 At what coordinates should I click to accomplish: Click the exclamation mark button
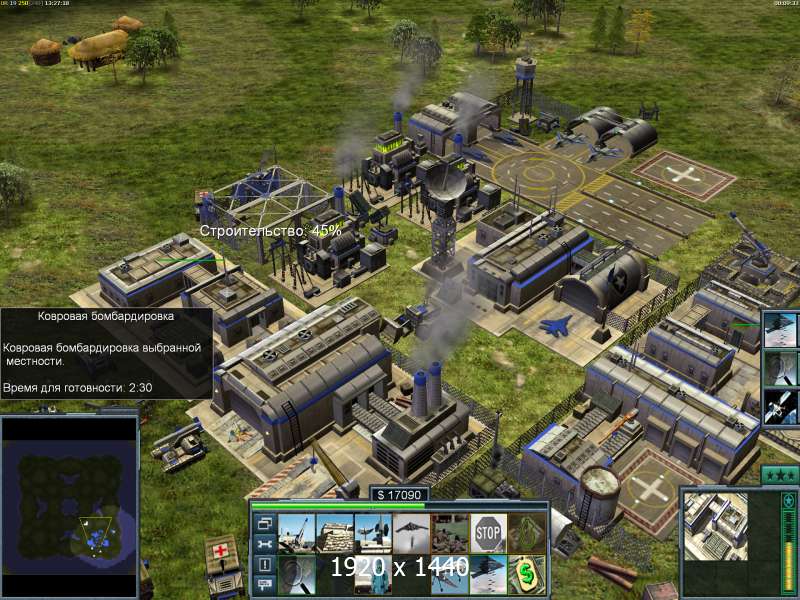(264, 565)
